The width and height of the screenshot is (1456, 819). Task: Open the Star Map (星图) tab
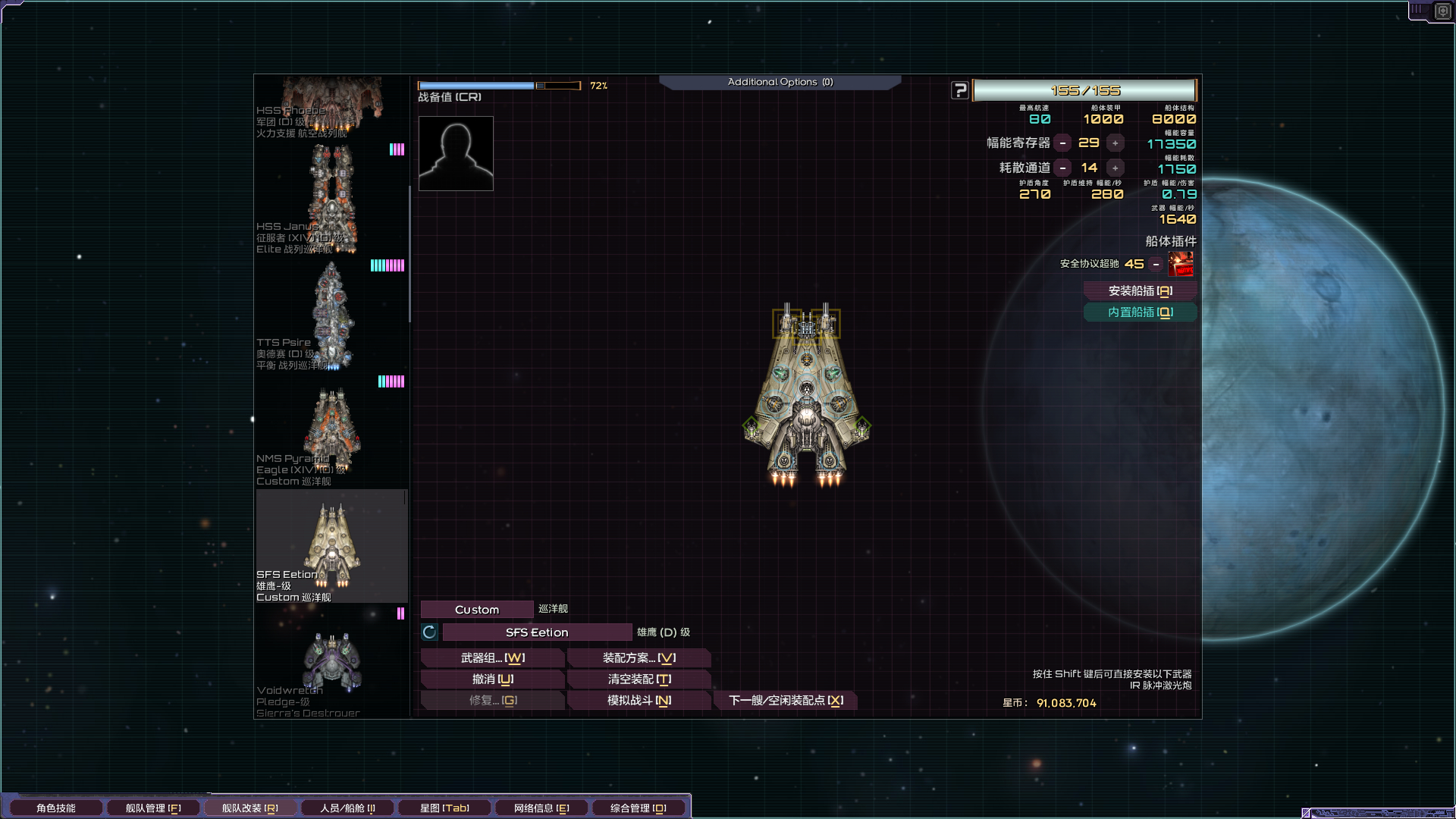point(444,808)
